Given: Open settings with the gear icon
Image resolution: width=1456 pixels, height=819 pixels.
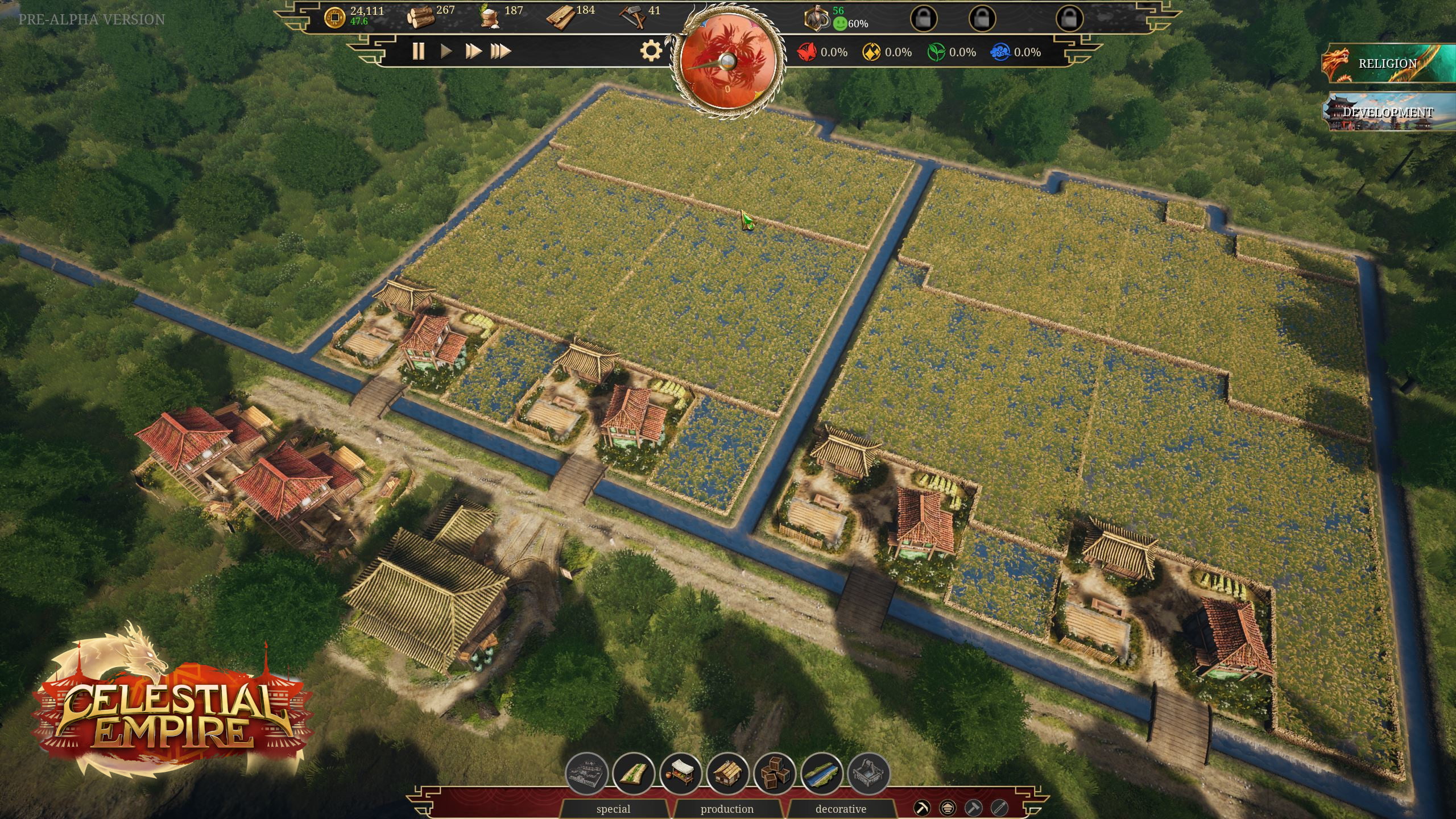Looking at the screenshot, I should tap(651, 51).
